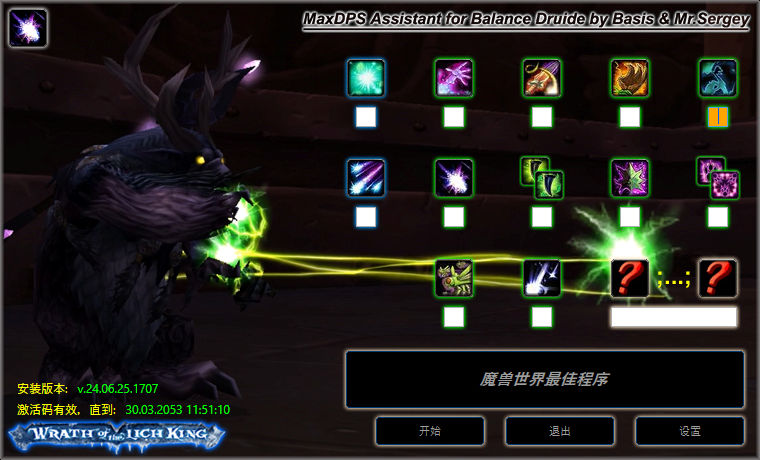Open the 设置 settings
The width and height of the screenshot is (760, 460).
[x=690, y=431]
